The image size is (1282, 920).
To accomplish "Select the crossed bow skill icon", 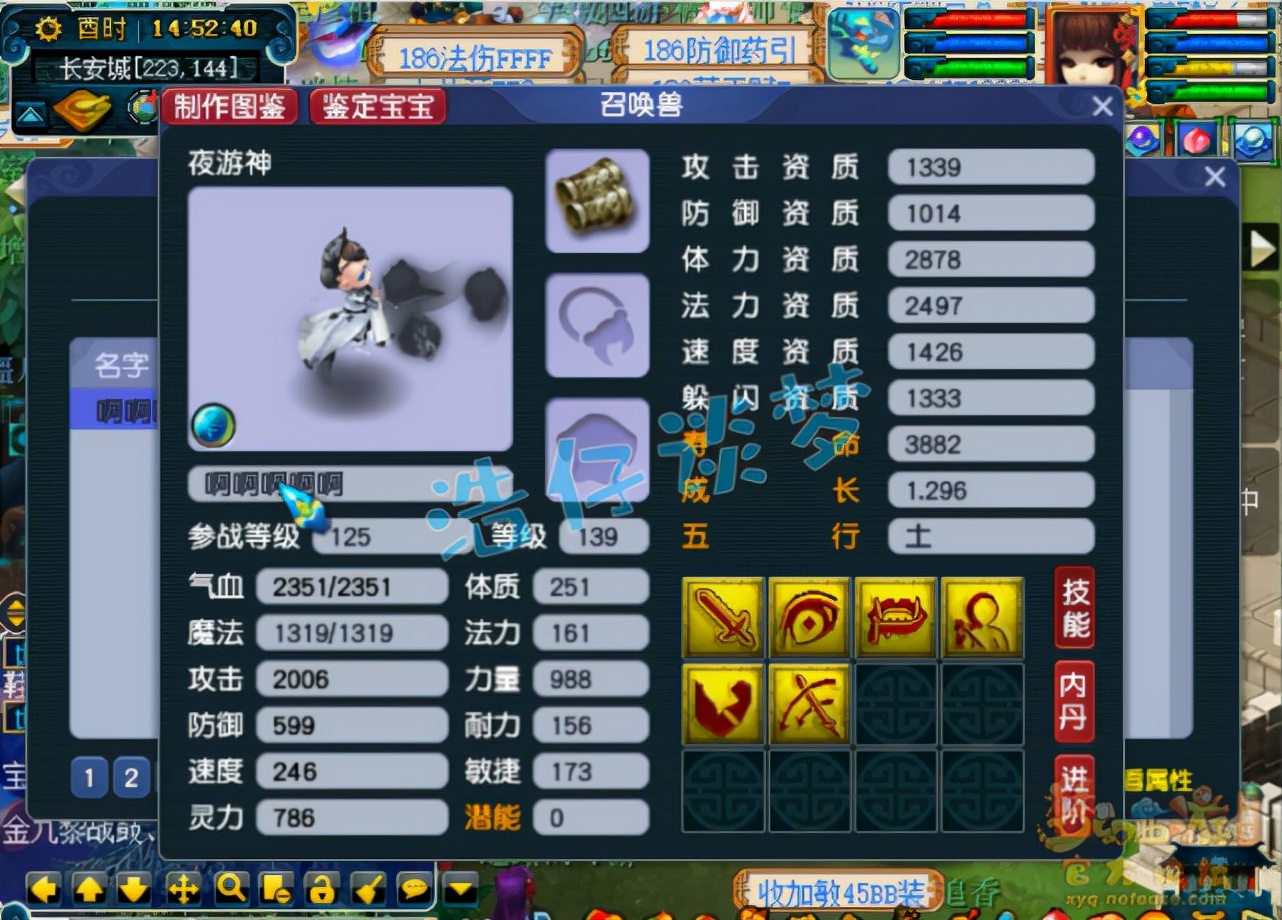I will pos(809,703).
